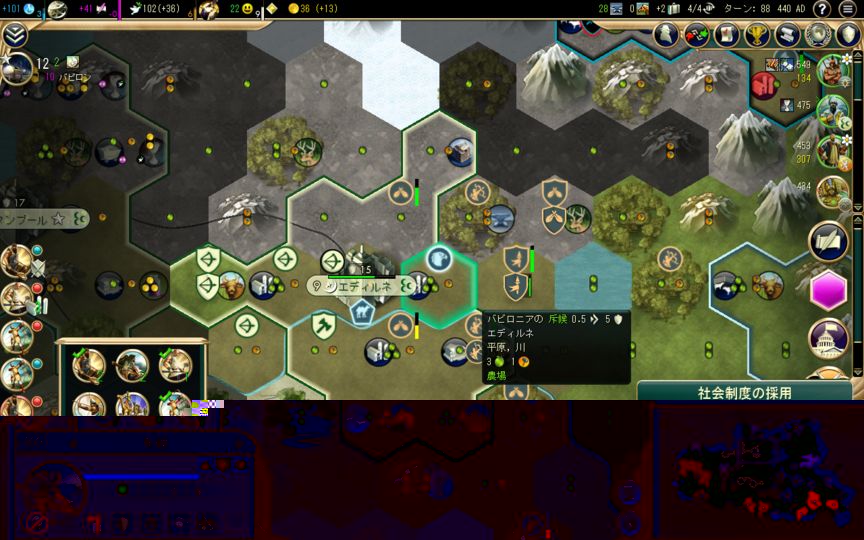Click the 社会制度の採用 notification button
The image size is (864, 540).
745,392
